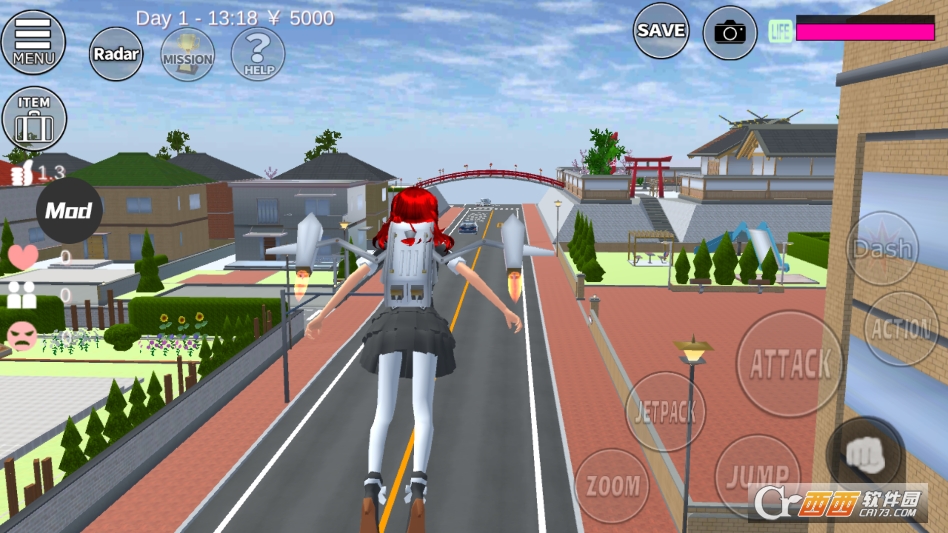Viewport: 948px width, 533px height.
Task: Open the MISSION screen
Action: [x=187, y=53]
